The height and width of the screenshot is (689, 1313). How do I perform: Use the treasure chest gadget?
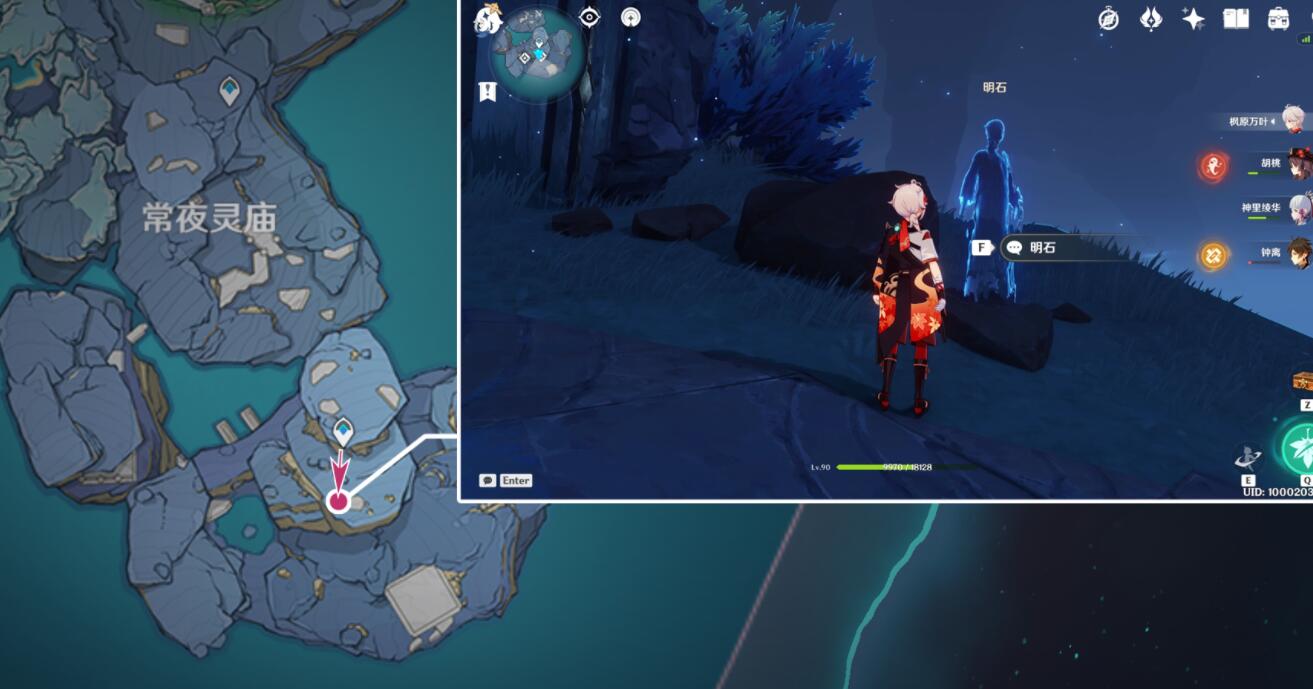coord(1303,381)
